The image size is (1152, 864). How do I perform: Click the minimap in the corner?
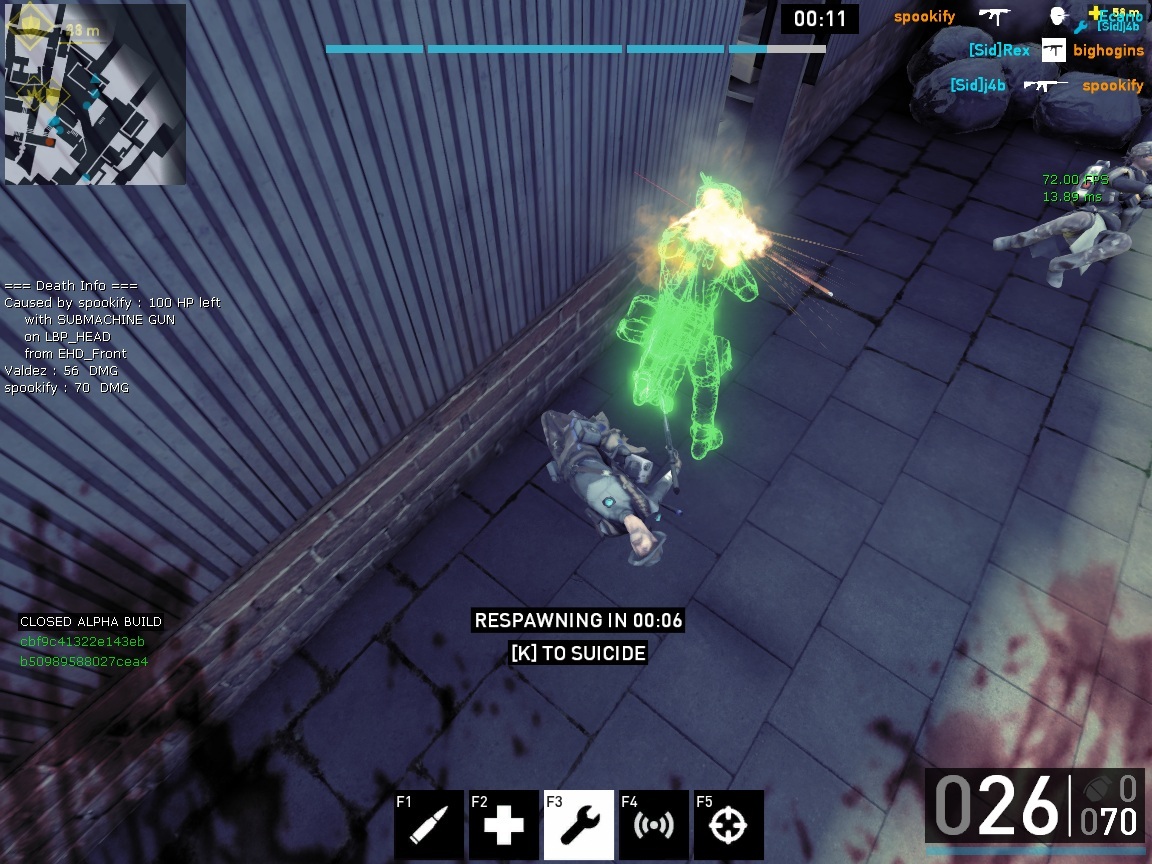click(x=95, y=95)
